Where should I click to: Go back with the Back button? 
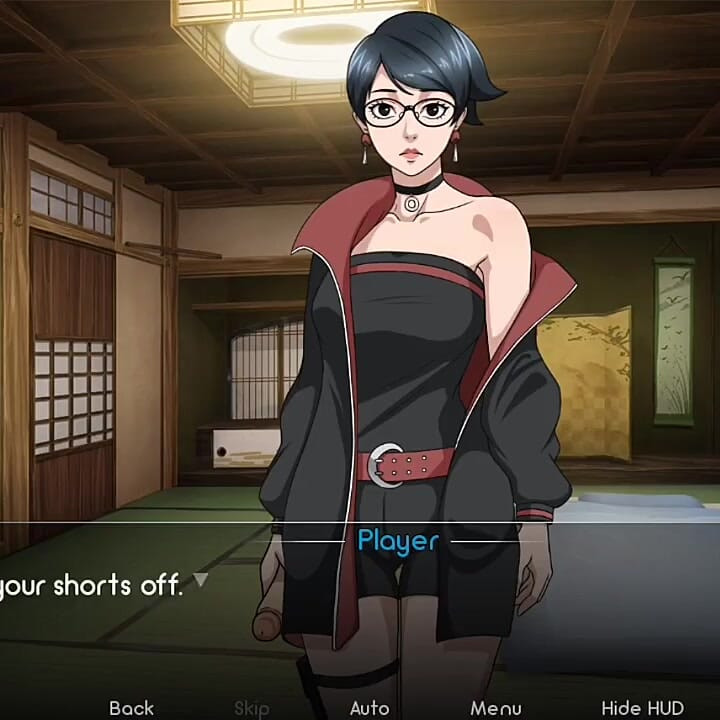(x=131, y=708)
